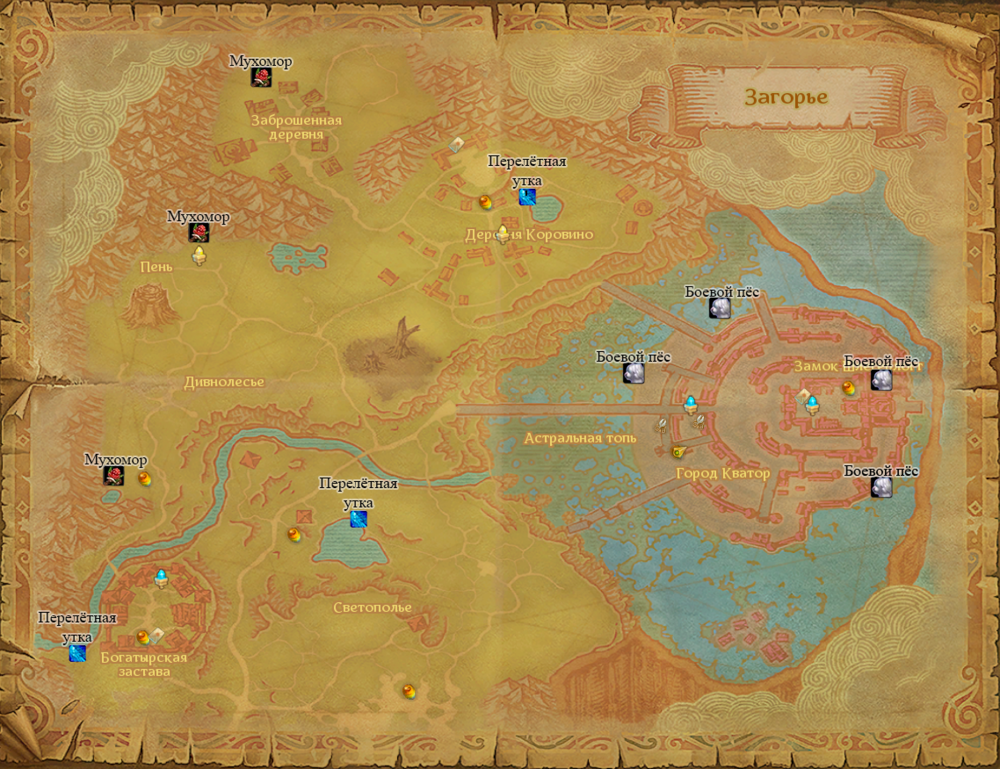
Task: Click the orange orb beside the castle's Боевой пёс
Action: pyautogui.click(x=849, y=386)
